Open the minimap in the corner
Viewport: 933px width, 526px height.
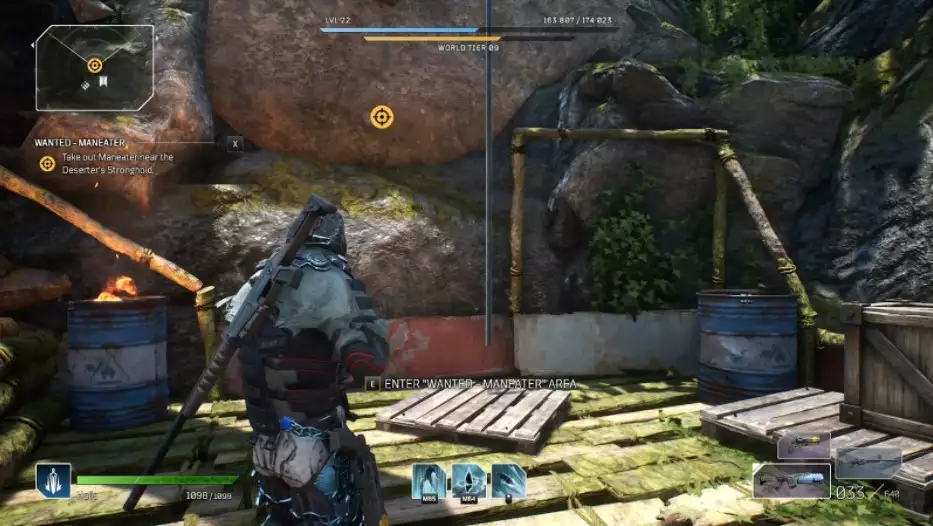click(x=95, y=67)
